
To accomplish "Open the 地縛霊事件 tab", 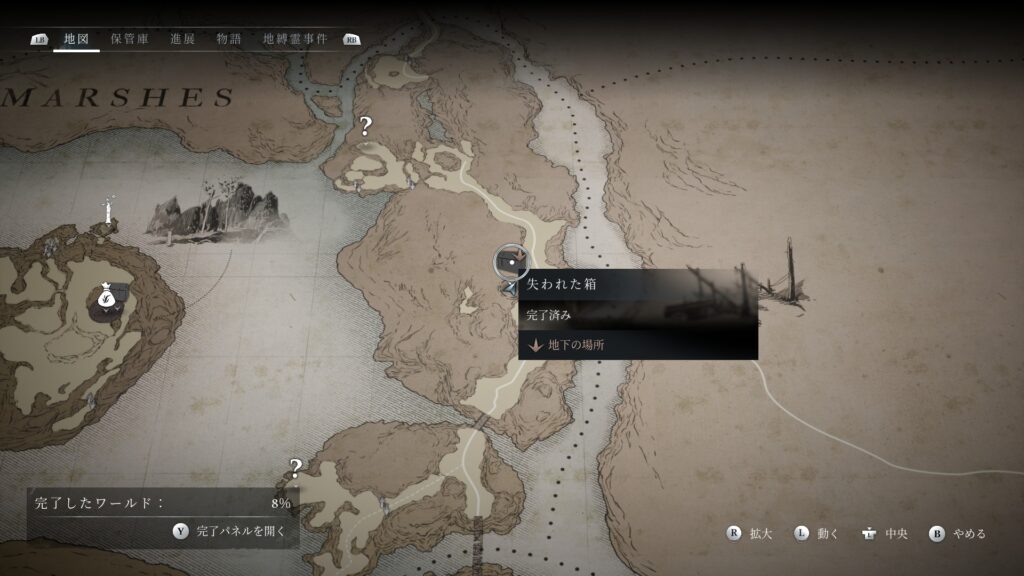I will [295, 39].
